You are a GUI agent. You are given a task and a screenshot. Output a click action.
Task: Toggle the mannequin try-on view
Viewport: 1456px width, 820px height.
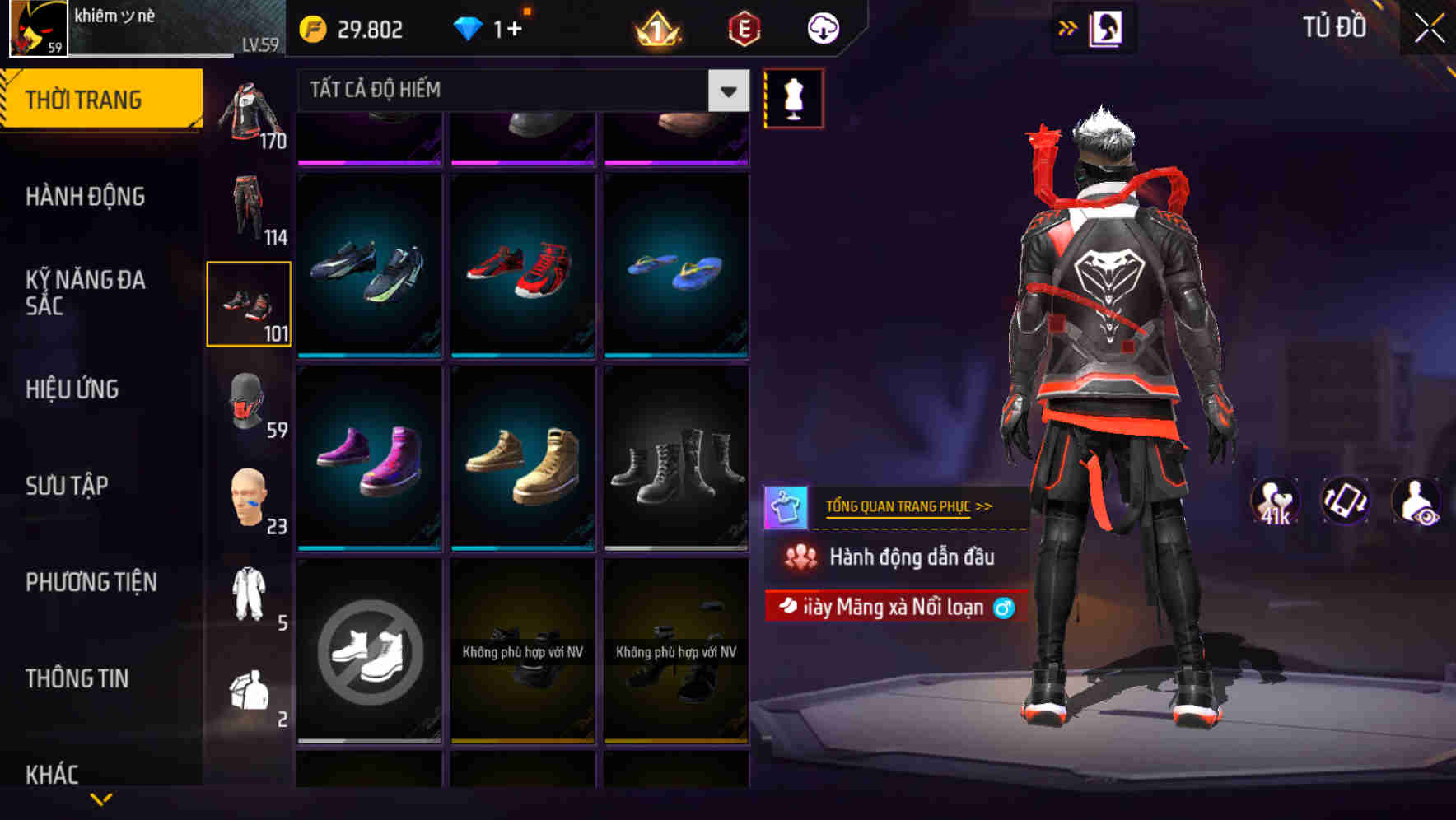(791, 97)
